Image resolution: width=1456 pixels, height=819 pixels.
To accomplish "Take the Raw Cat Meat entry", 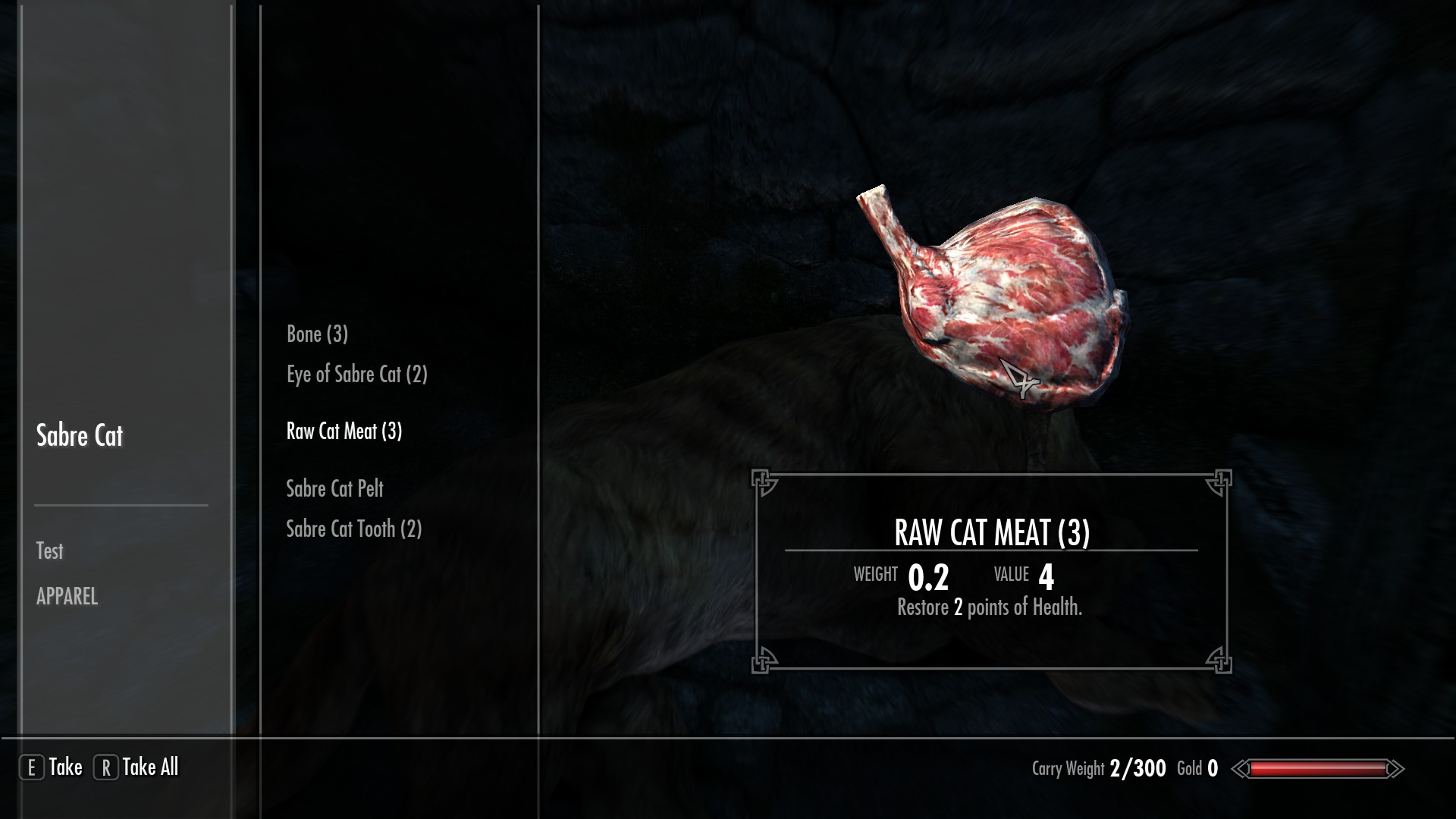I will tap(344, 431).
